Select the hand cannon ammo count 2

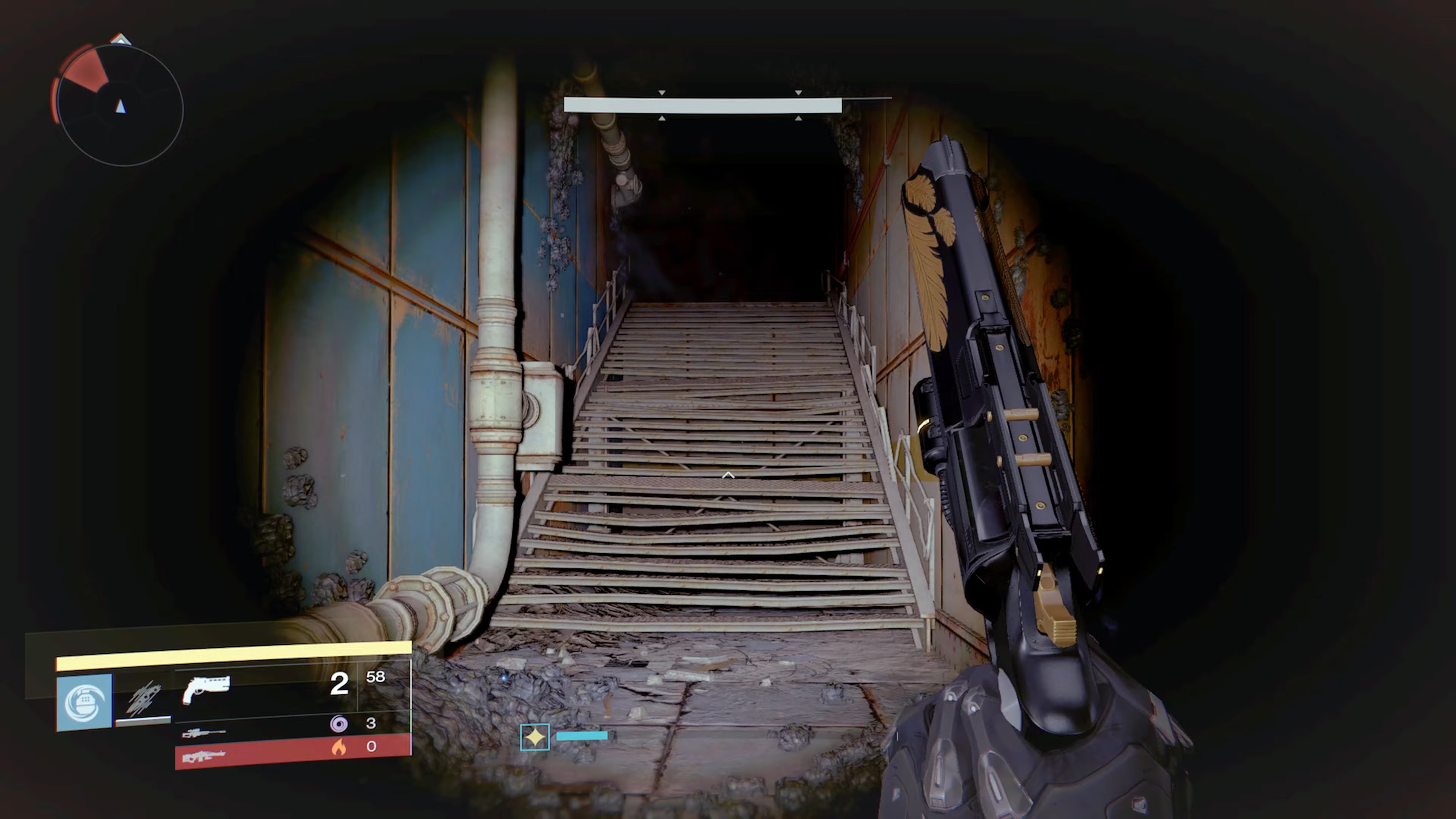point(340,684)
